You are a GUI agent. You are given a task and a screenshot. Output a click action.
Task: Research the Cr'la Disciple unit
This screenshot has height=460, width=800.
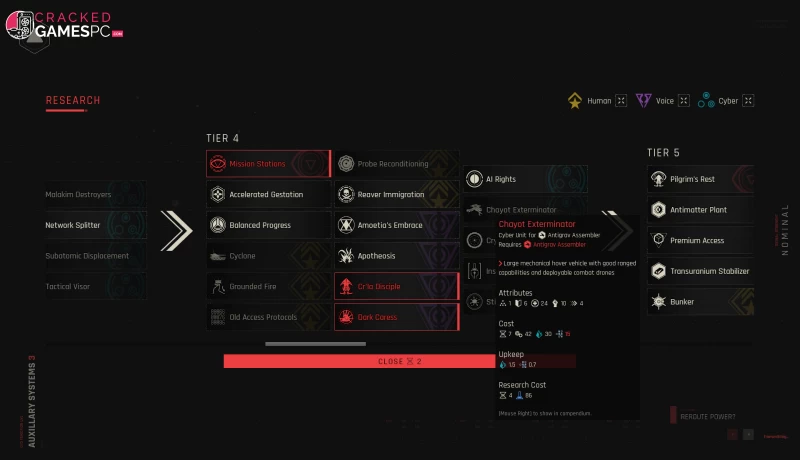[x=396, y=286]
